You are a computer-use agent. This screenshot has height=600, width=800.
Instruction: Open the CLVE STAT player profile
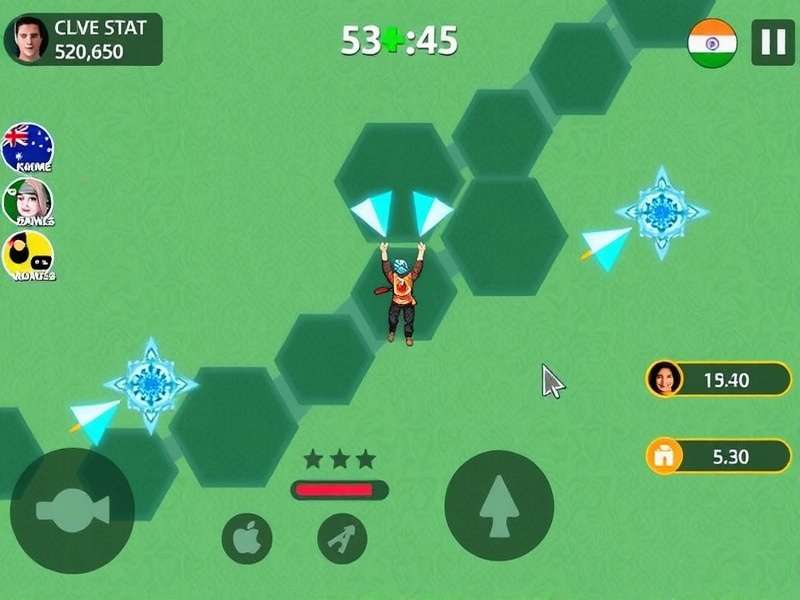click(x=83, y=39)
